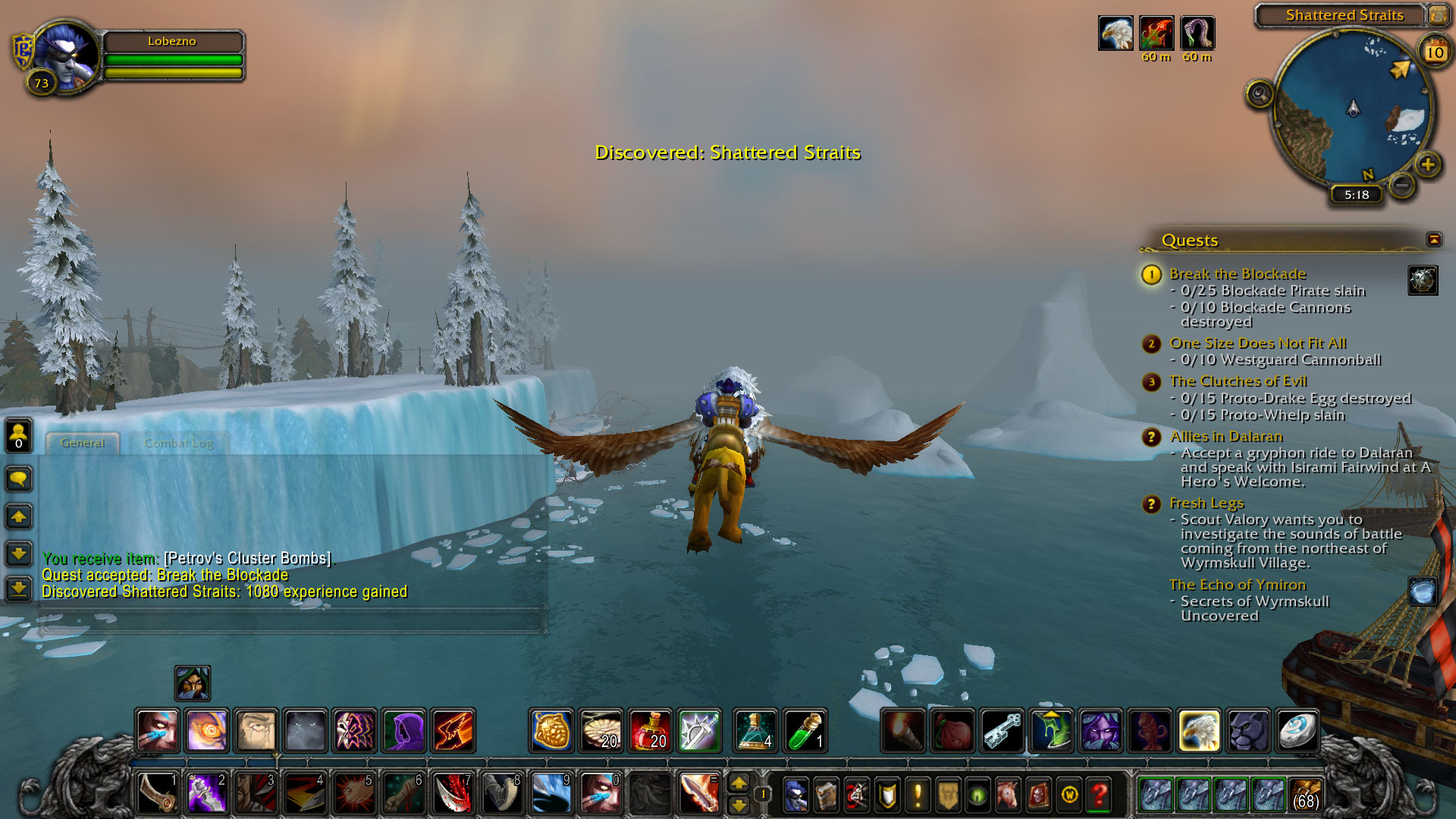Activate the white gryphon mount icon
This screenshot has width=1456, height=819.
coord(1199,730)
